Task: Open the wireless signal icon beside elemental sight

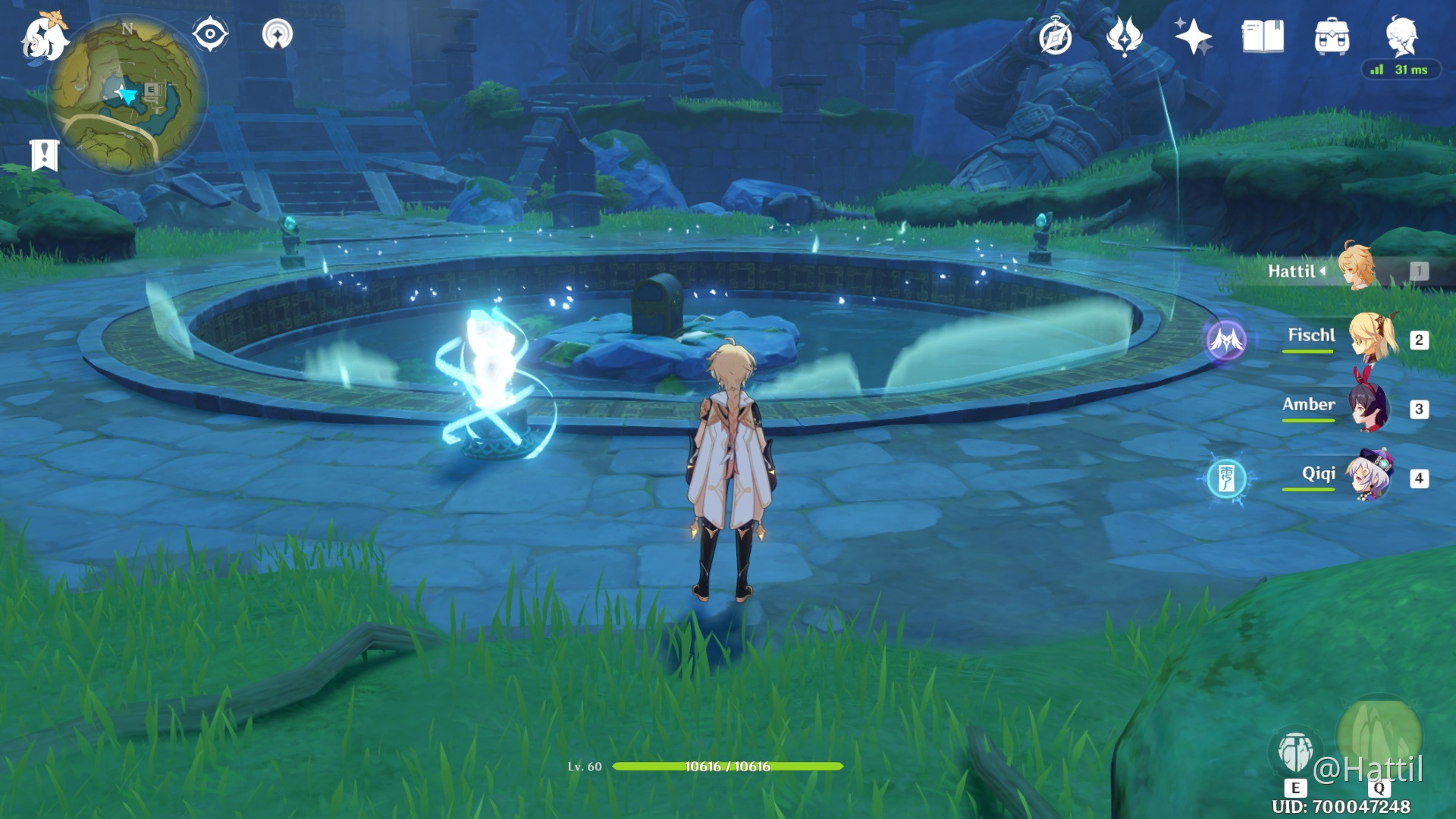Action: tap(278, 34)
